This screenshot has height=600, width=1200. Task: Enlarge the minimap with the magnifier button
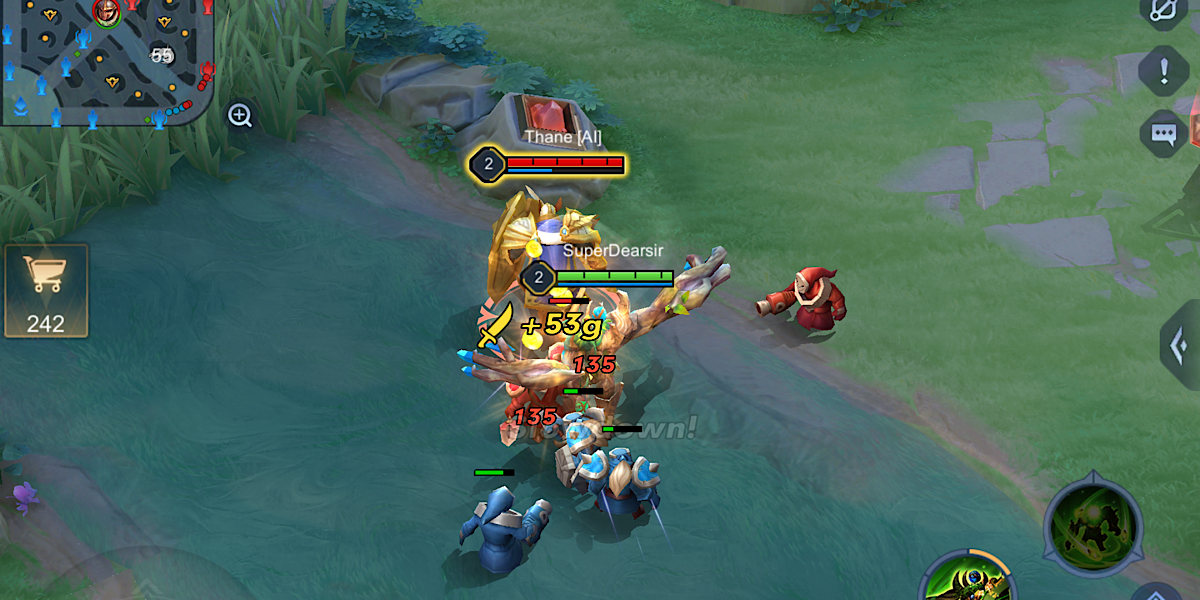[240, 116]
